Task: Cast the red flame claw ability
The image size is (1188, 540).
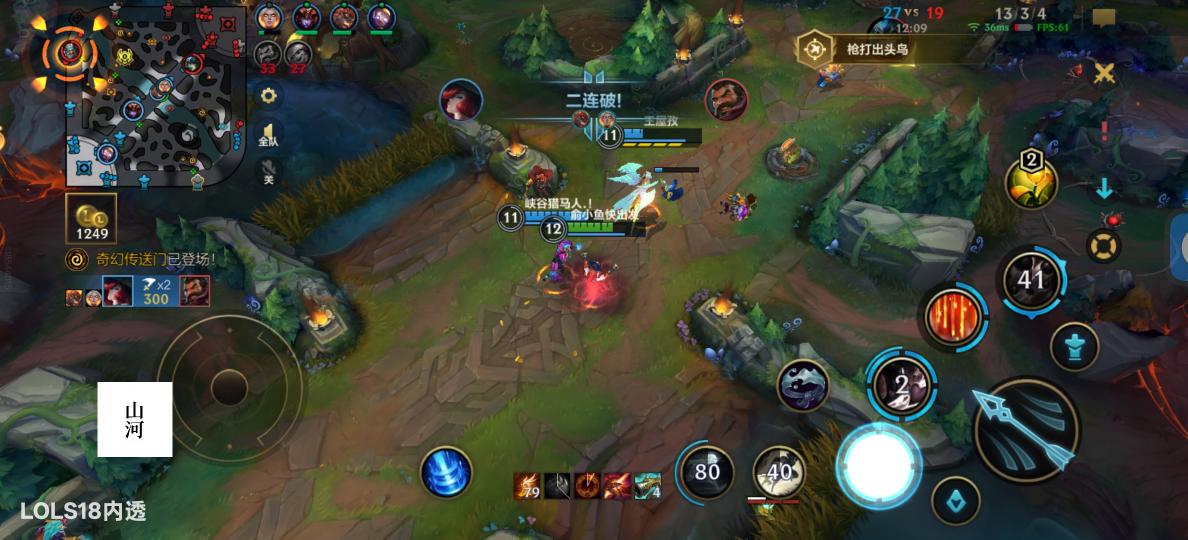Action: point(954,317)
